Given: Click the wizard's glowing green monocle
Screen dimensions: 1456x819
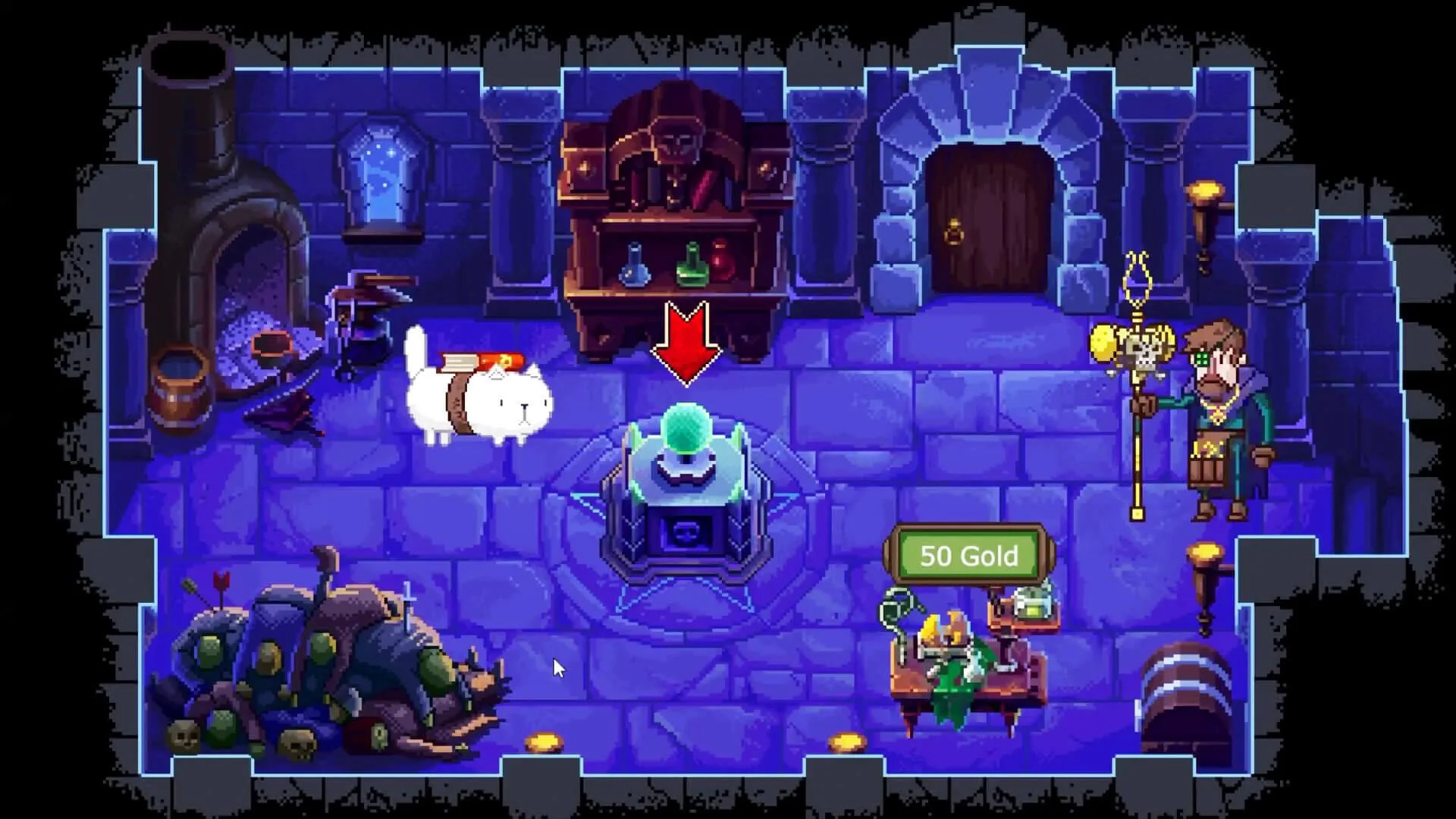Looking at the screenshot, I should pyautogui.click(x=1202, y=358).
